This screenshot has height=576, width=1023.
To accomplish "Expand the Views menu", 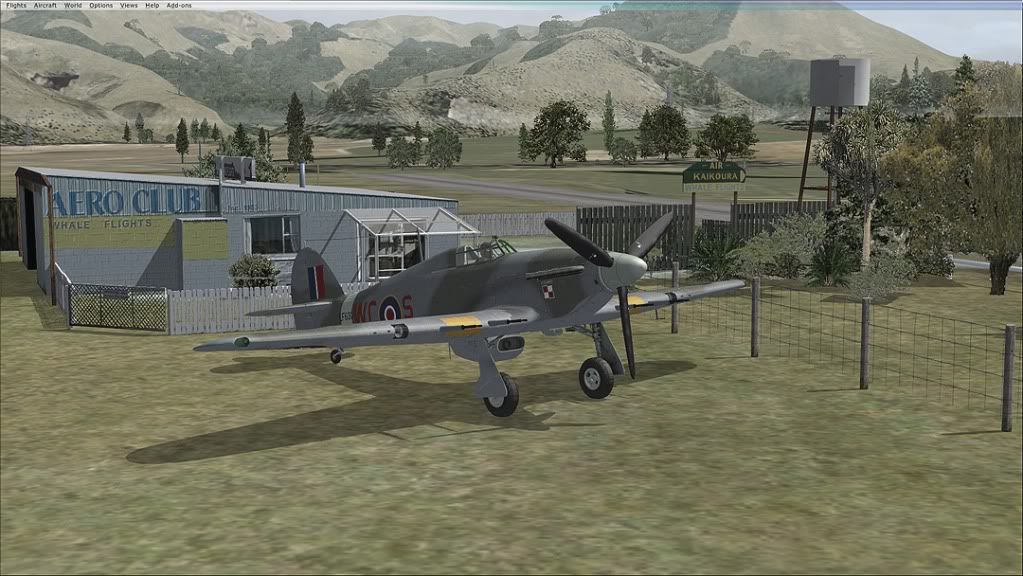I will click(129, 5).
